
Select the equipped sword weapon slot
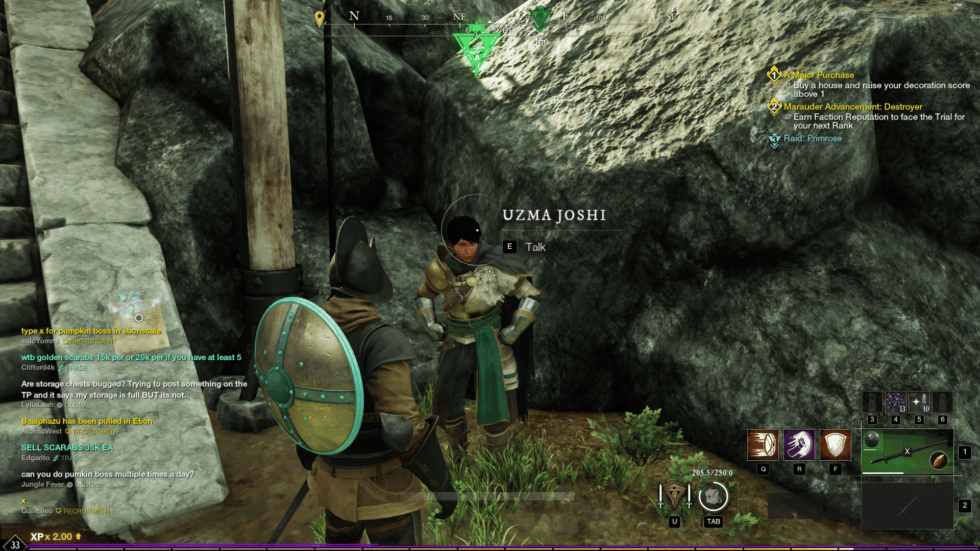(906, 451)
